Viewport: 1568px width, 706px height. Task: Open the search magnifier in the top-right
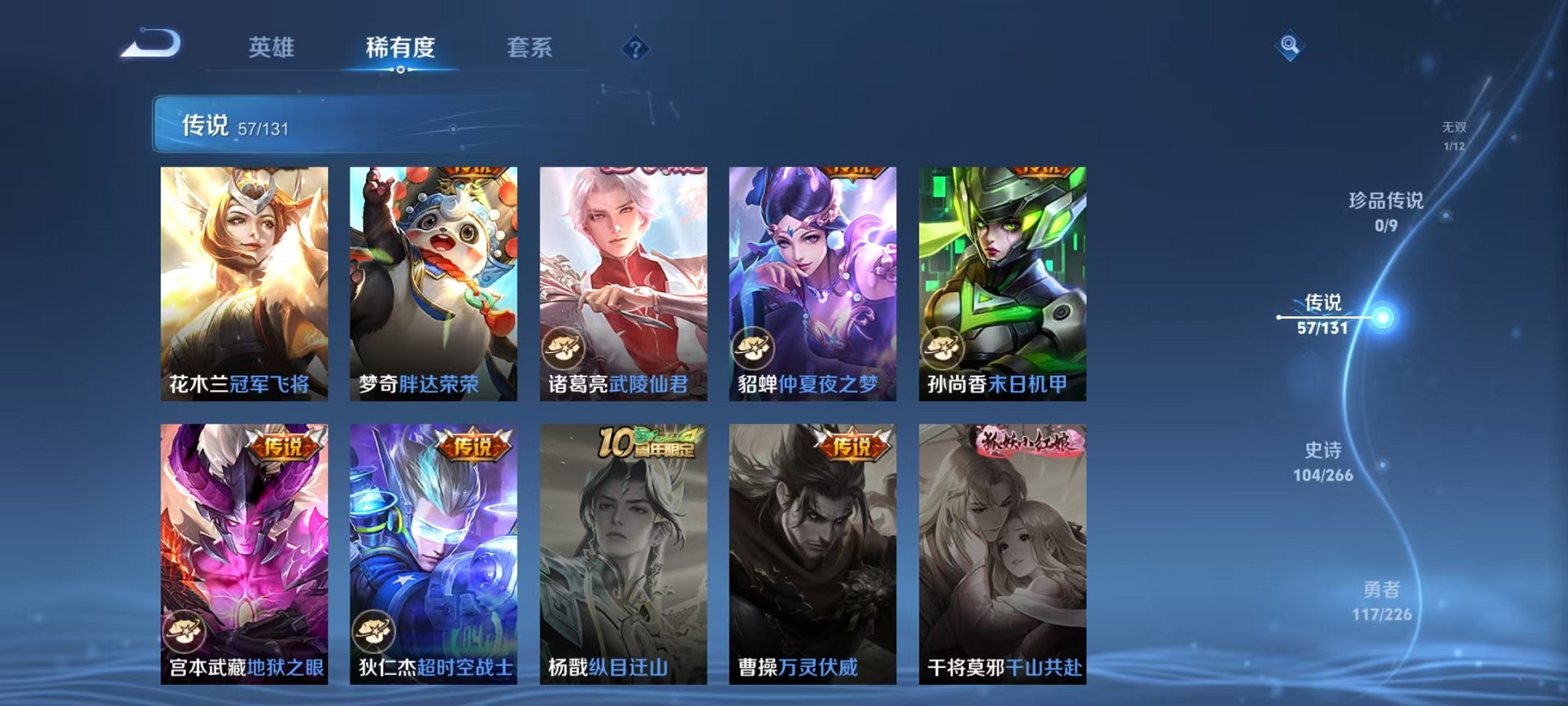(1291, 46)
